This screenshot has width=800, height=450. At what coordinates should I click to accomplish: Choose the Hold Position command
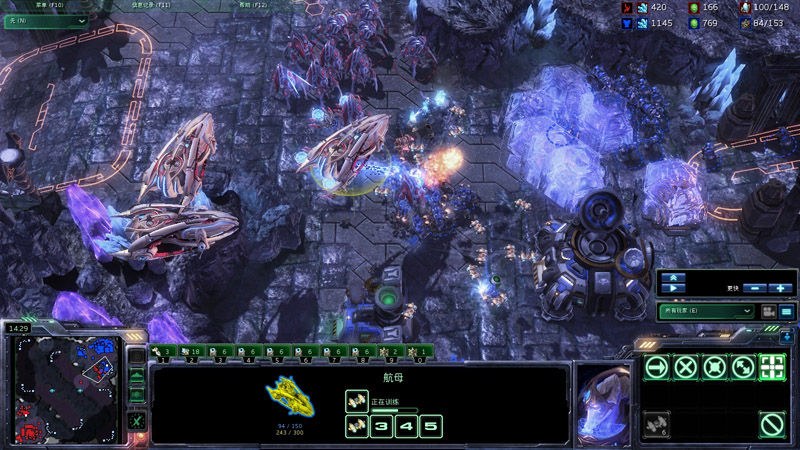tap(714, 367)
